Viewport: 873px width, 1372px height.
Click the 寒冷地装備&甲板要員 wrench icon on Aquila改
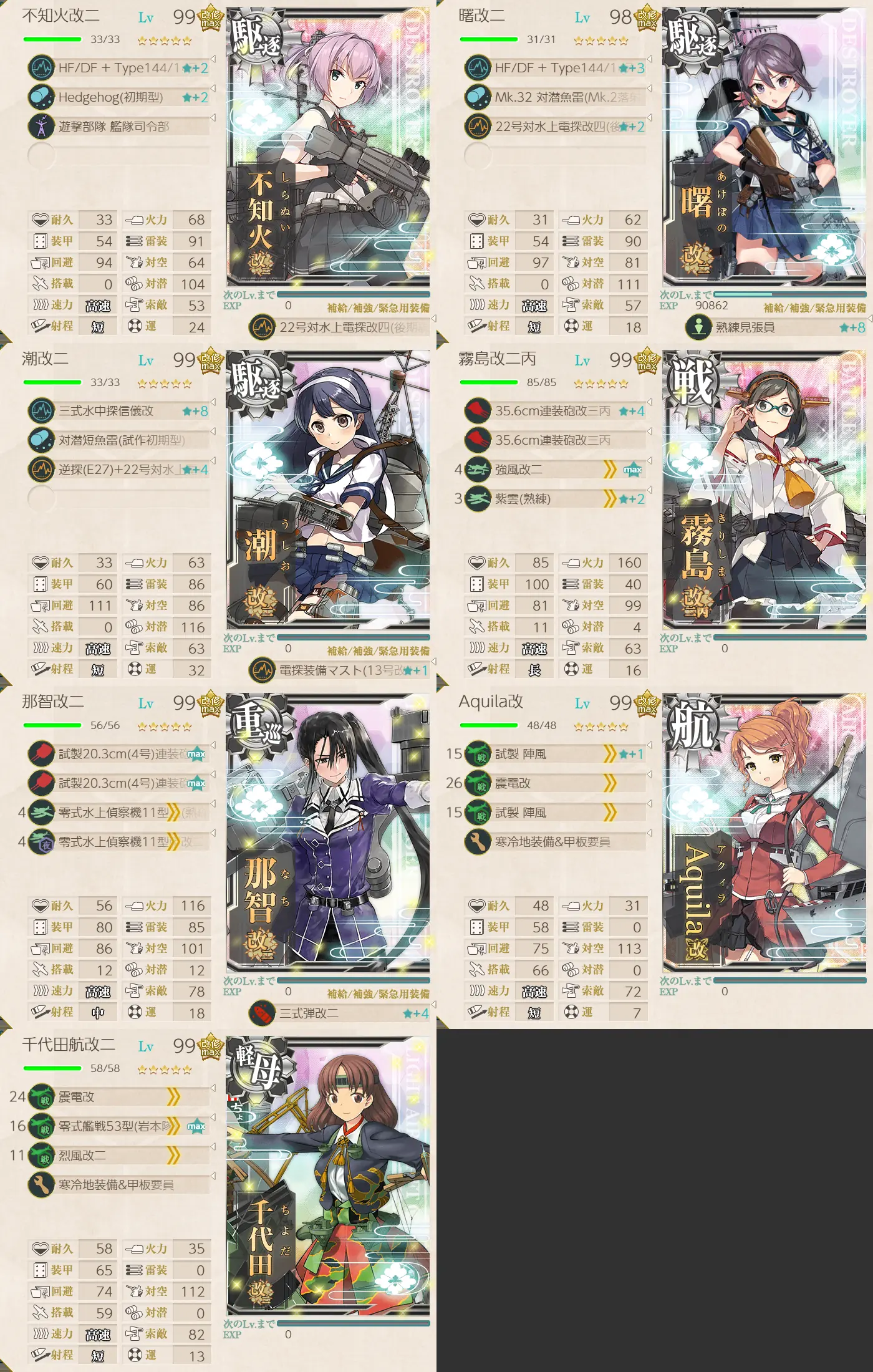tap(477, 841)
